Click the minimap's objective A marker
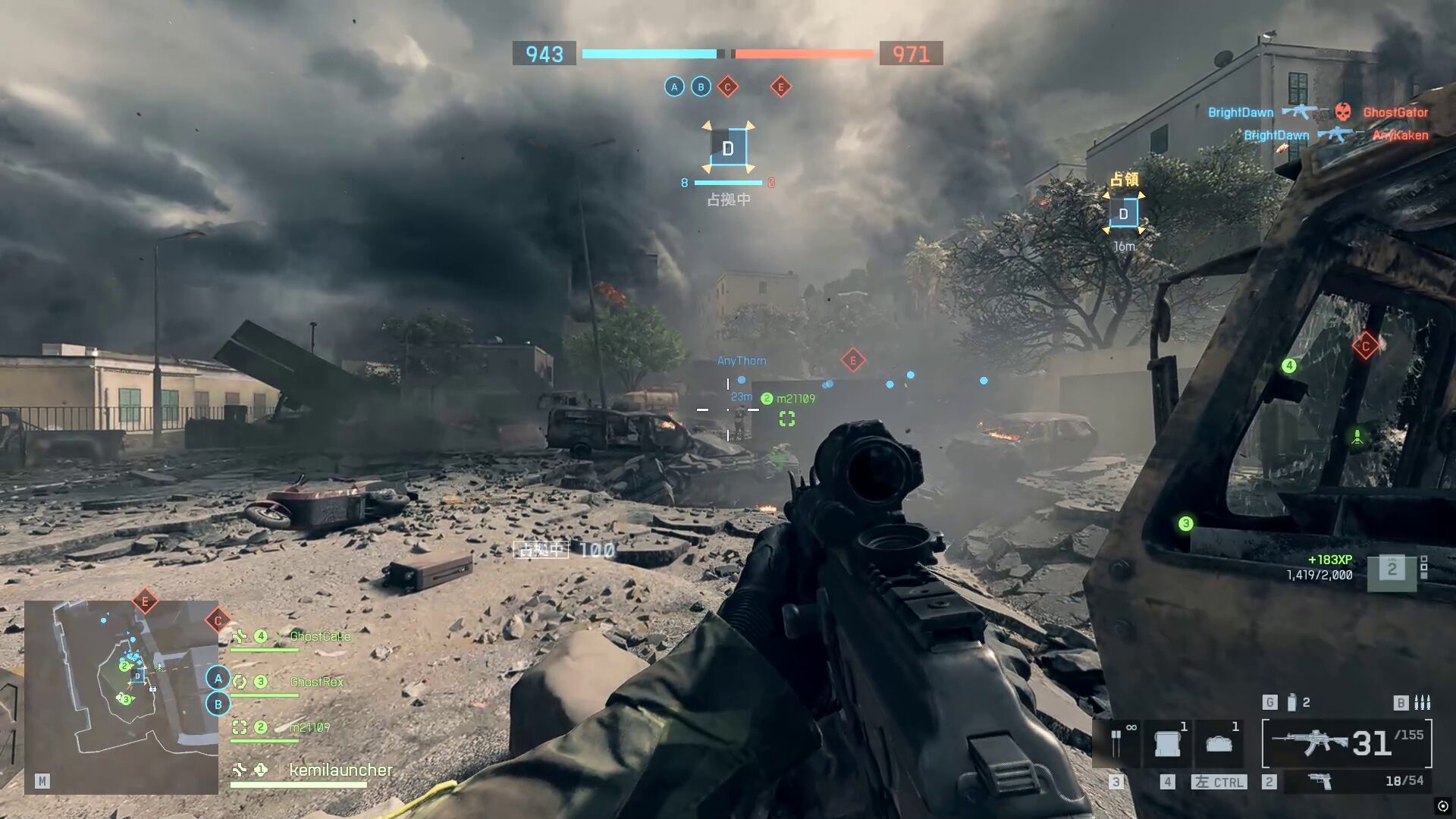The image size is (1456, 819). pos(218,678)
